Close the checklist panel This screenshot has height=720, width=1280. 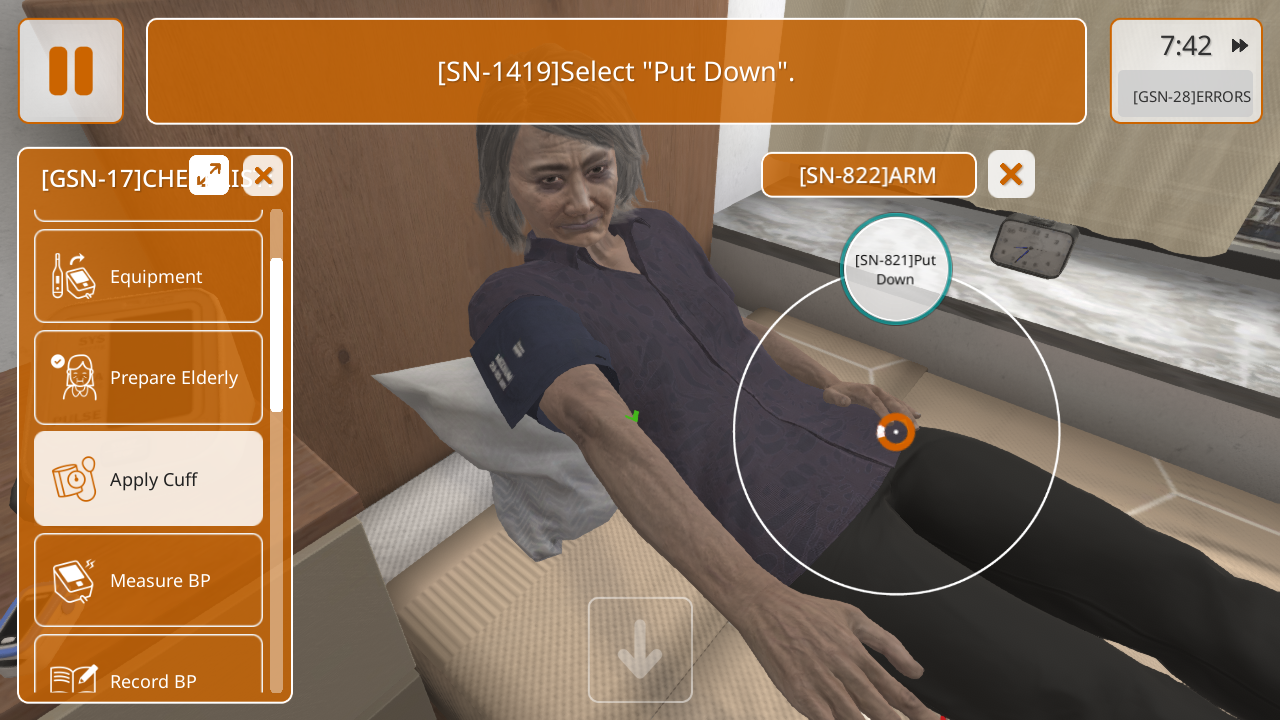[x=263, y=176]
